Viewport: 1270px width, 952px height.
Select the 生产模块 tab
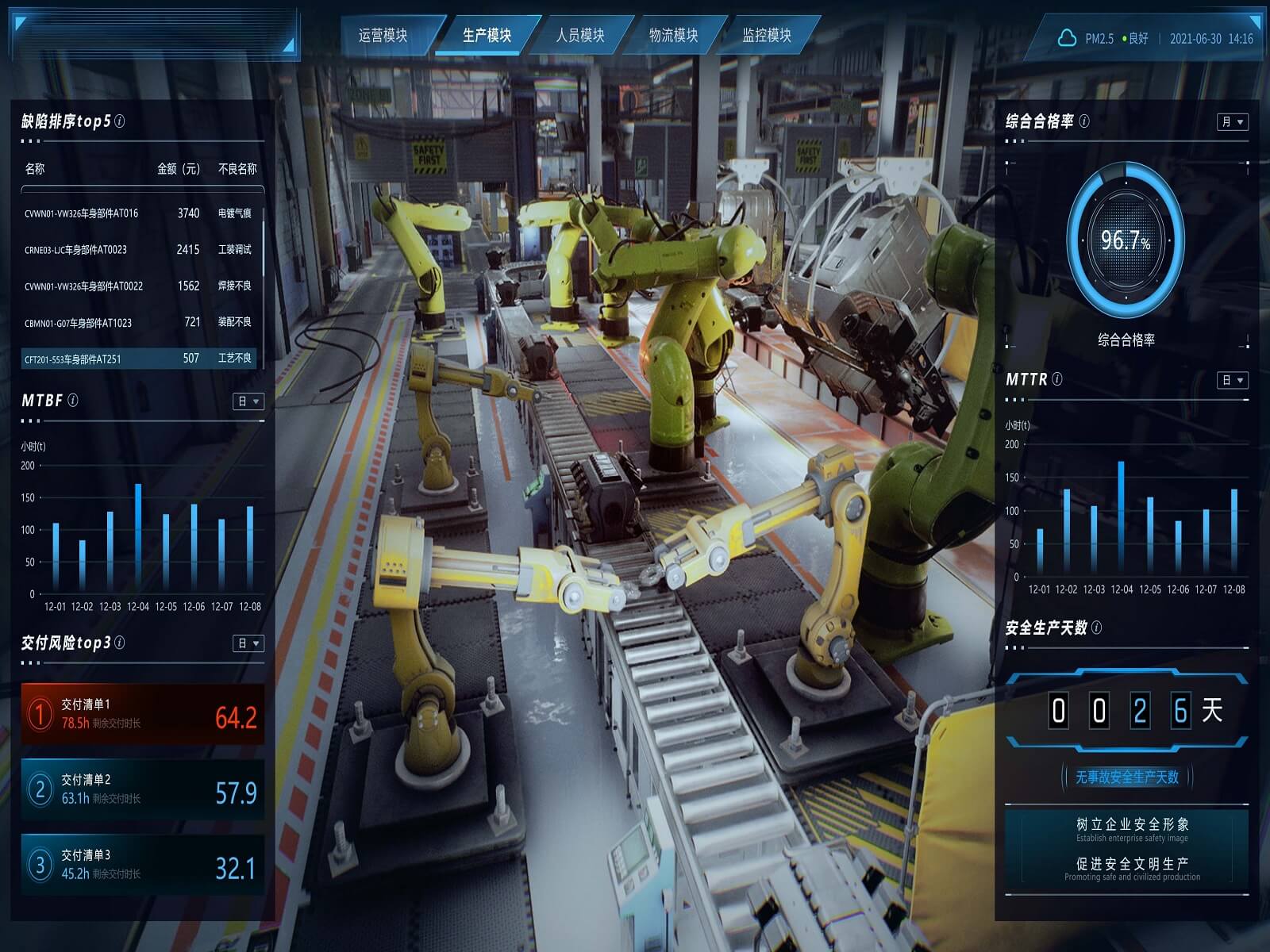click(x=487, y=36)
